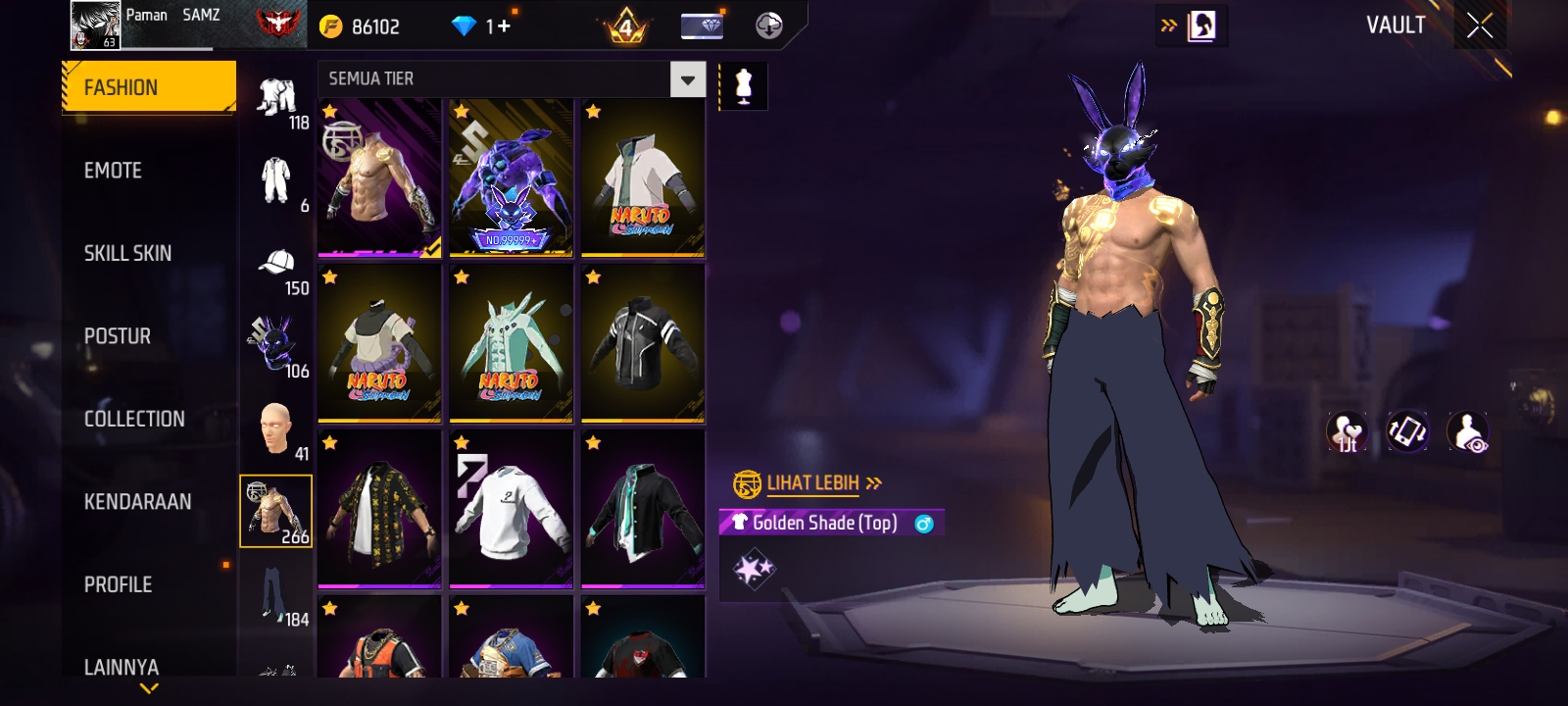Open the Emote category
The width and height of the screenshot is (1568, 706).
113,171
